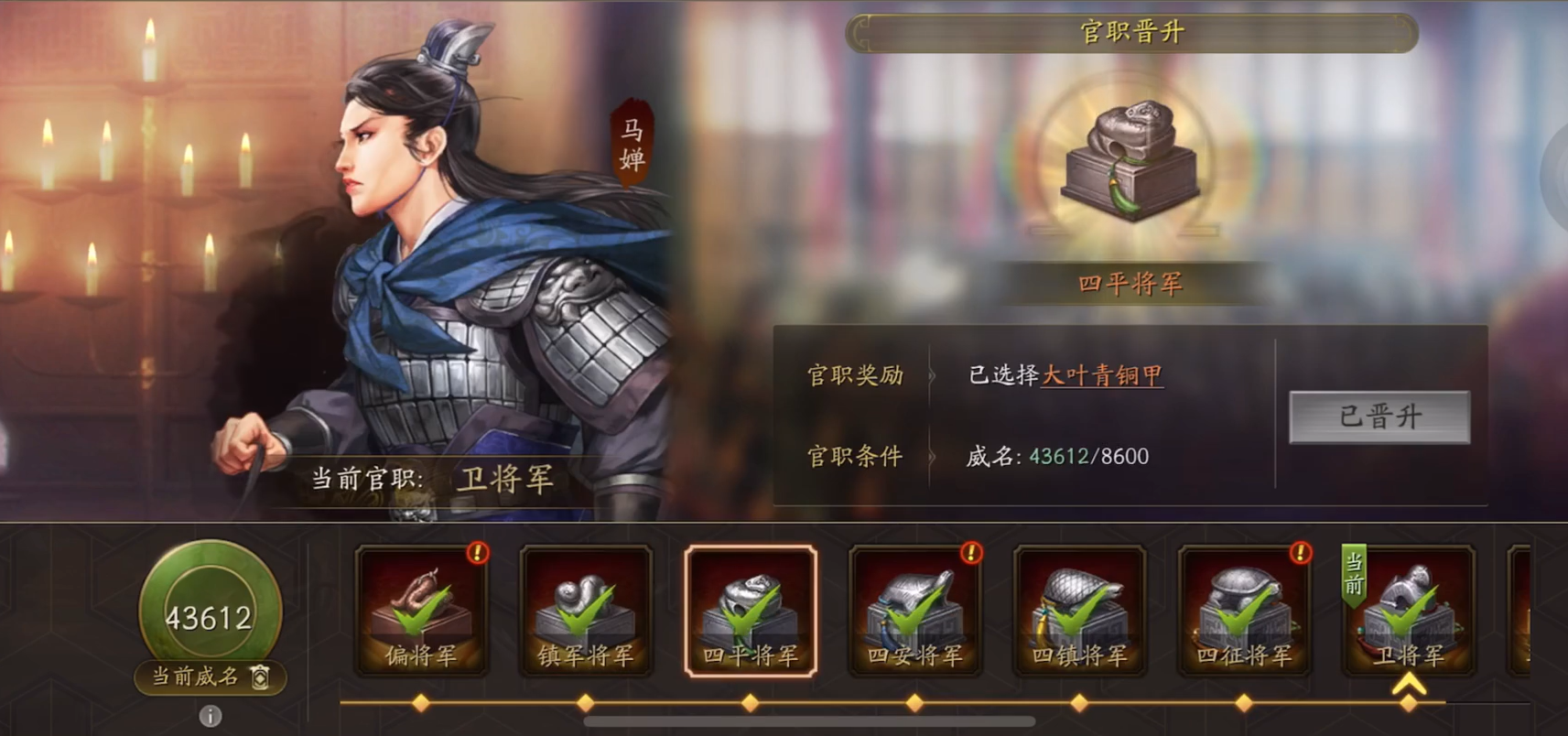Screen dimensions: 1568x736
Task: Select the 镇军将军 seal icon
Action: [585, 604]
